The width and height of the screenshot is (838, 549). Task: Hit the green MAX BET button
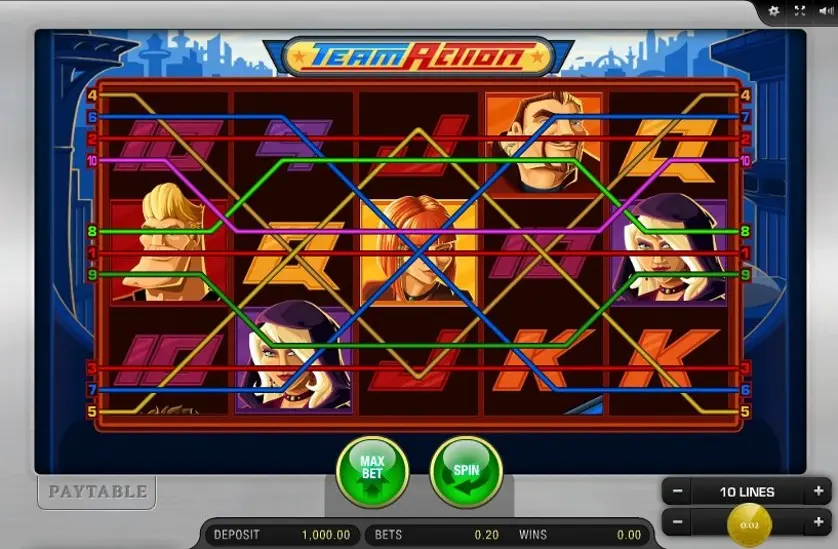pos(372,472)
